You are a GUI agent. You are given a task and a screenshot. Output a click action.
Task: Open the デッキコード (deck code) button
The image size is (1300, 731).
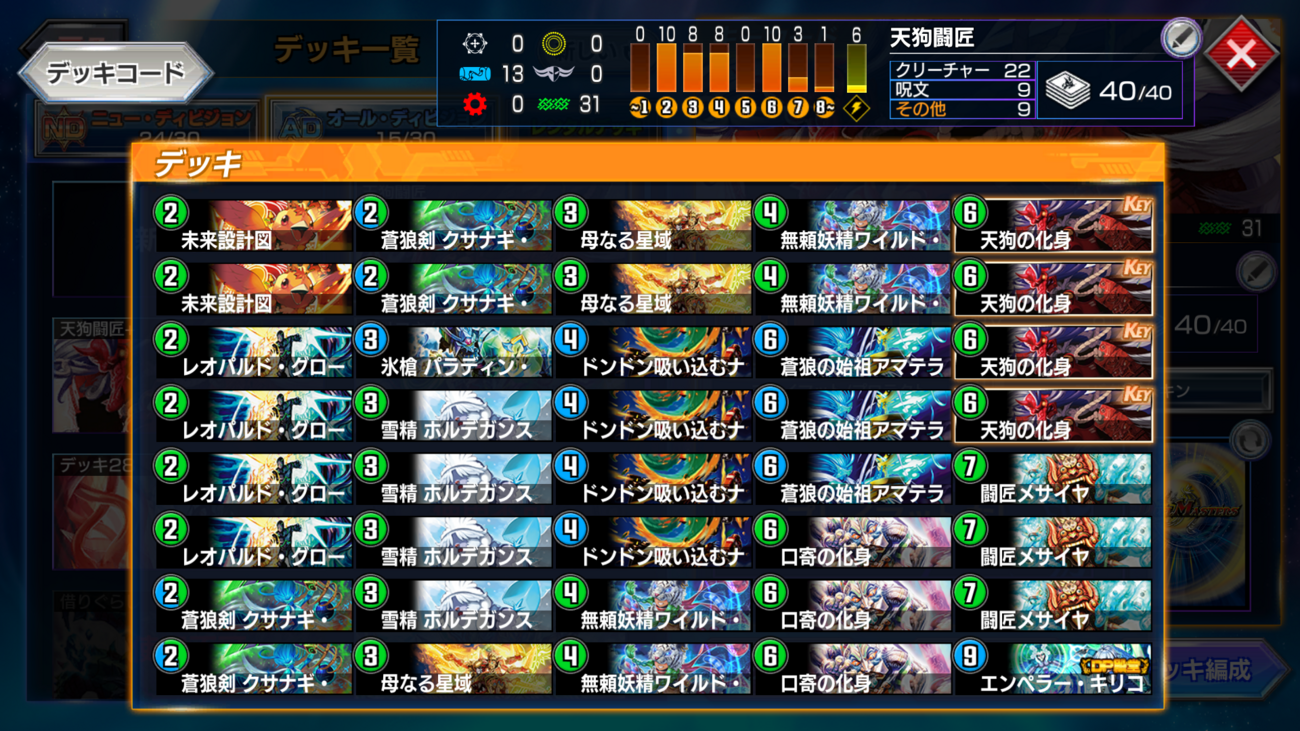point(116,74)
